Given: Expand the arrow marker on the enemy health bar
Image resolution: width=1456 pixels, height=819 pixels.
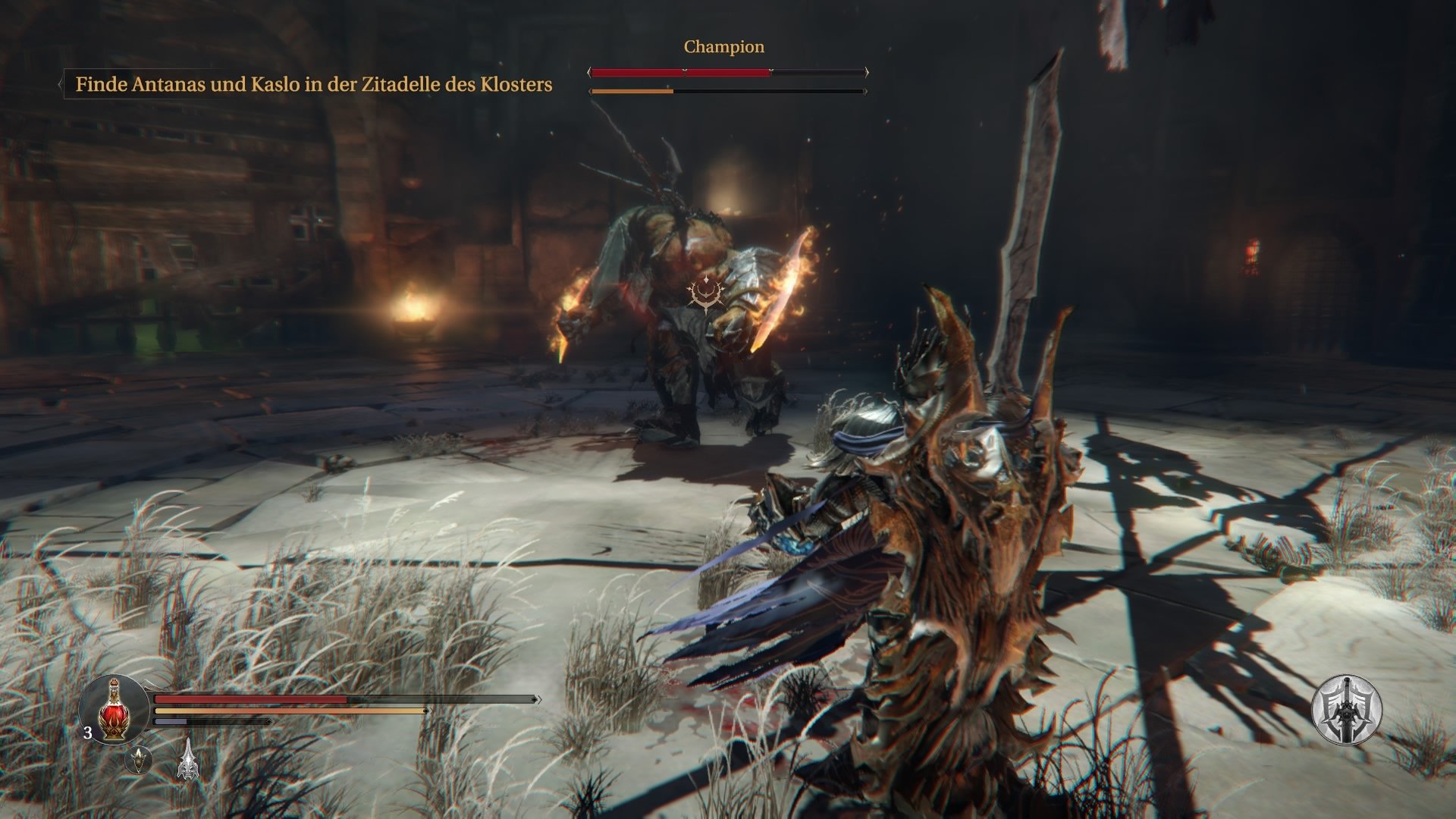Looking at the screenshot, I should click(865, 73).
